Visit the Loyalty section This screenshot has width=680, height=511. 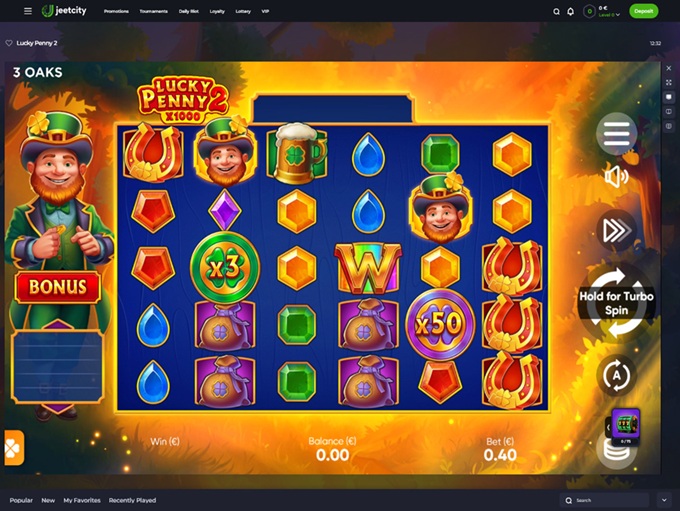coord(217,11)
